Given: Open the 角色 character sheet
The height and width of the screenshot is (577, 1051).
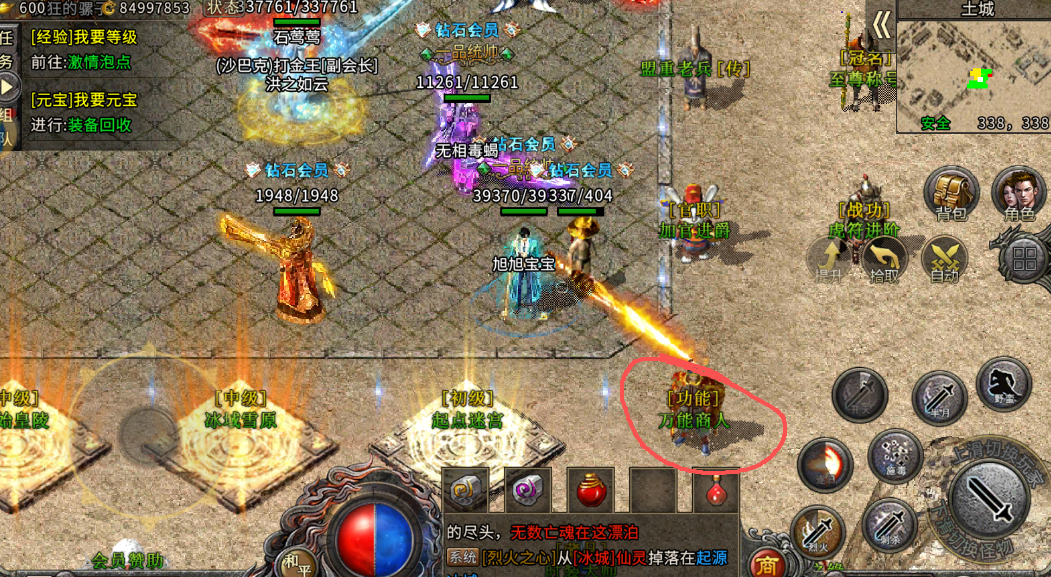Looking at the screenshot, I should [x=1018, y=193].
